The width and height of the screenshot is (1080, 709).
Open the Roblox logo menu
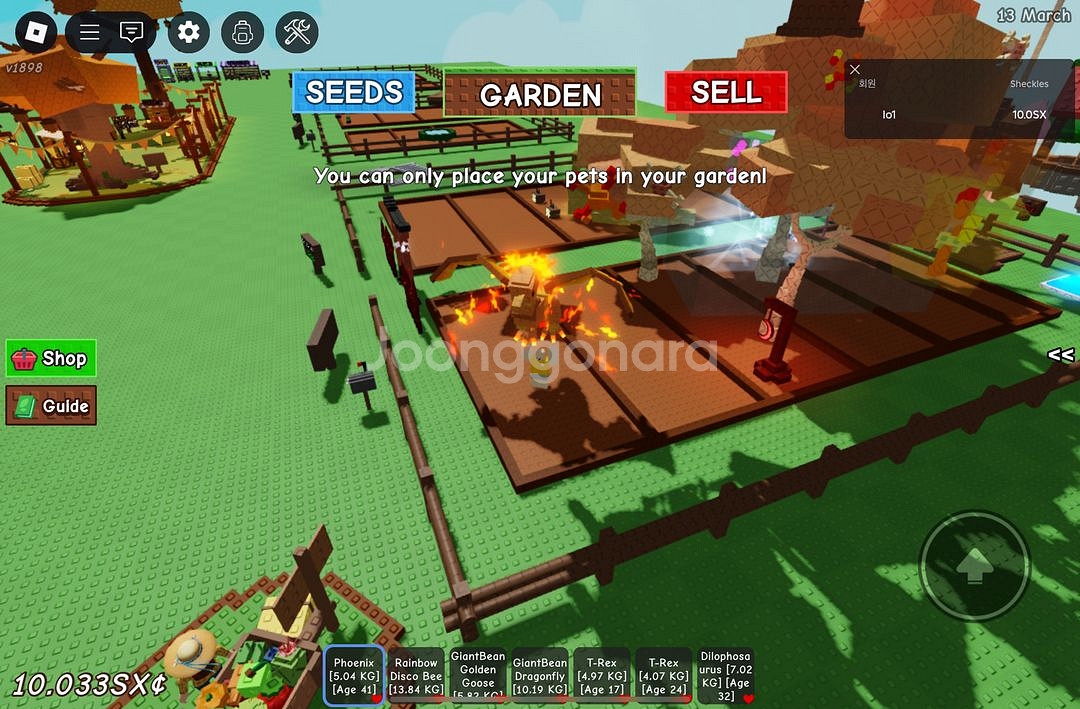[x=36, y=33]
